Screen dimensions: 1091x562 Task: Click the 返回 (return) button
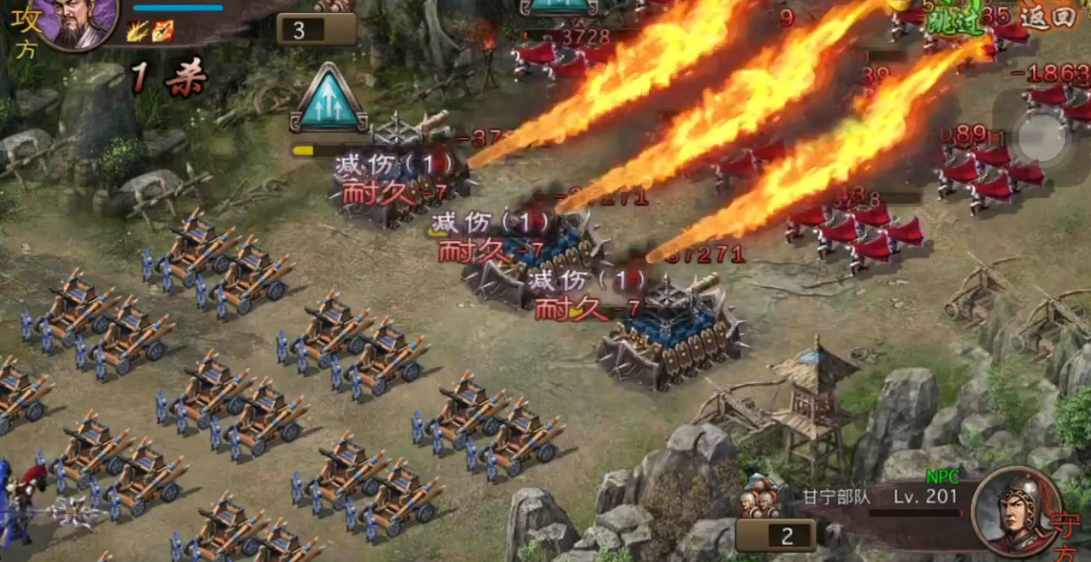coord(1048,18)
